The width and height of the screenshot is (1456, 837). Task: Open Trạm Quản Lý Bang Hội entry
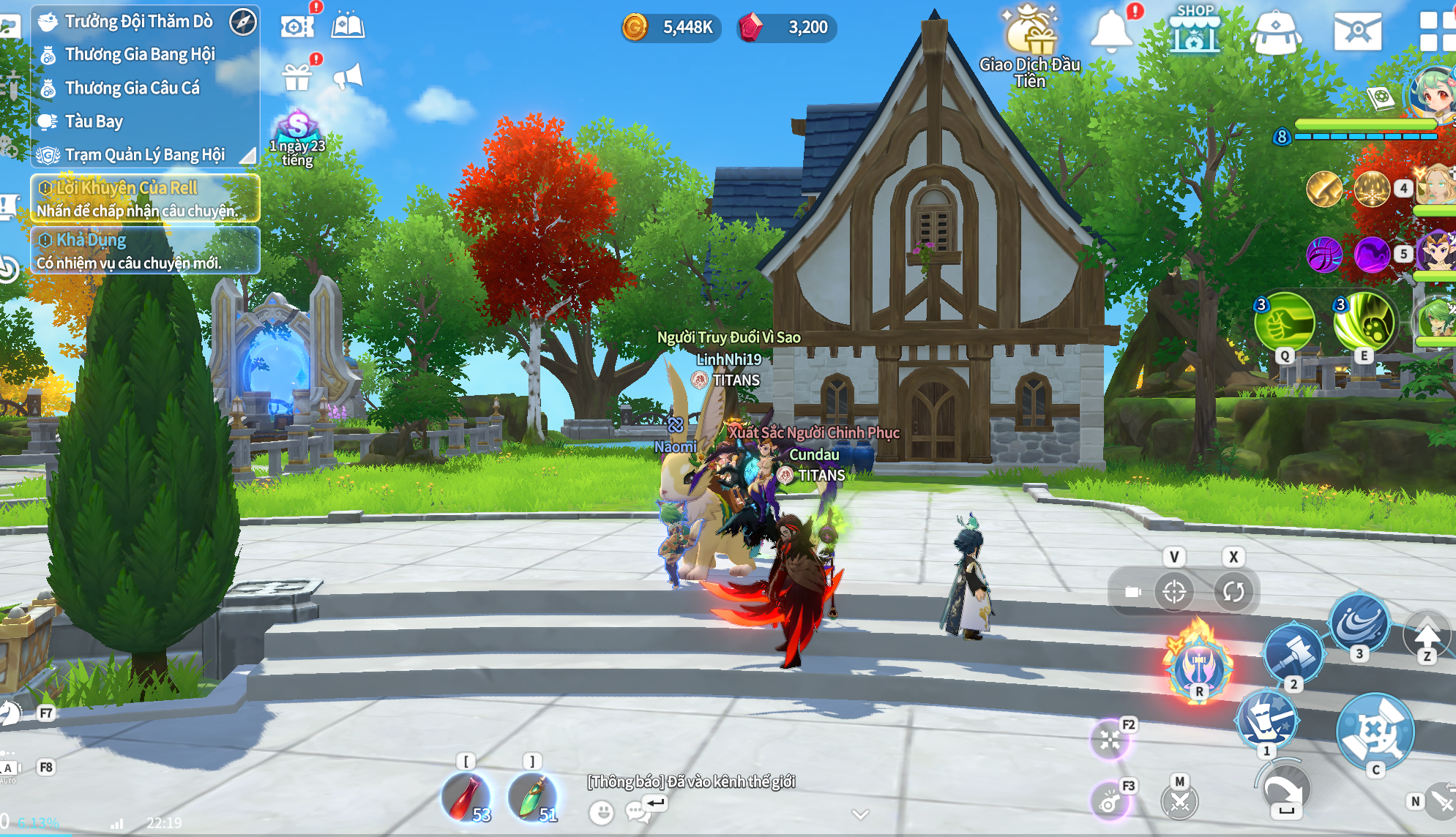(x=144, y=155)
